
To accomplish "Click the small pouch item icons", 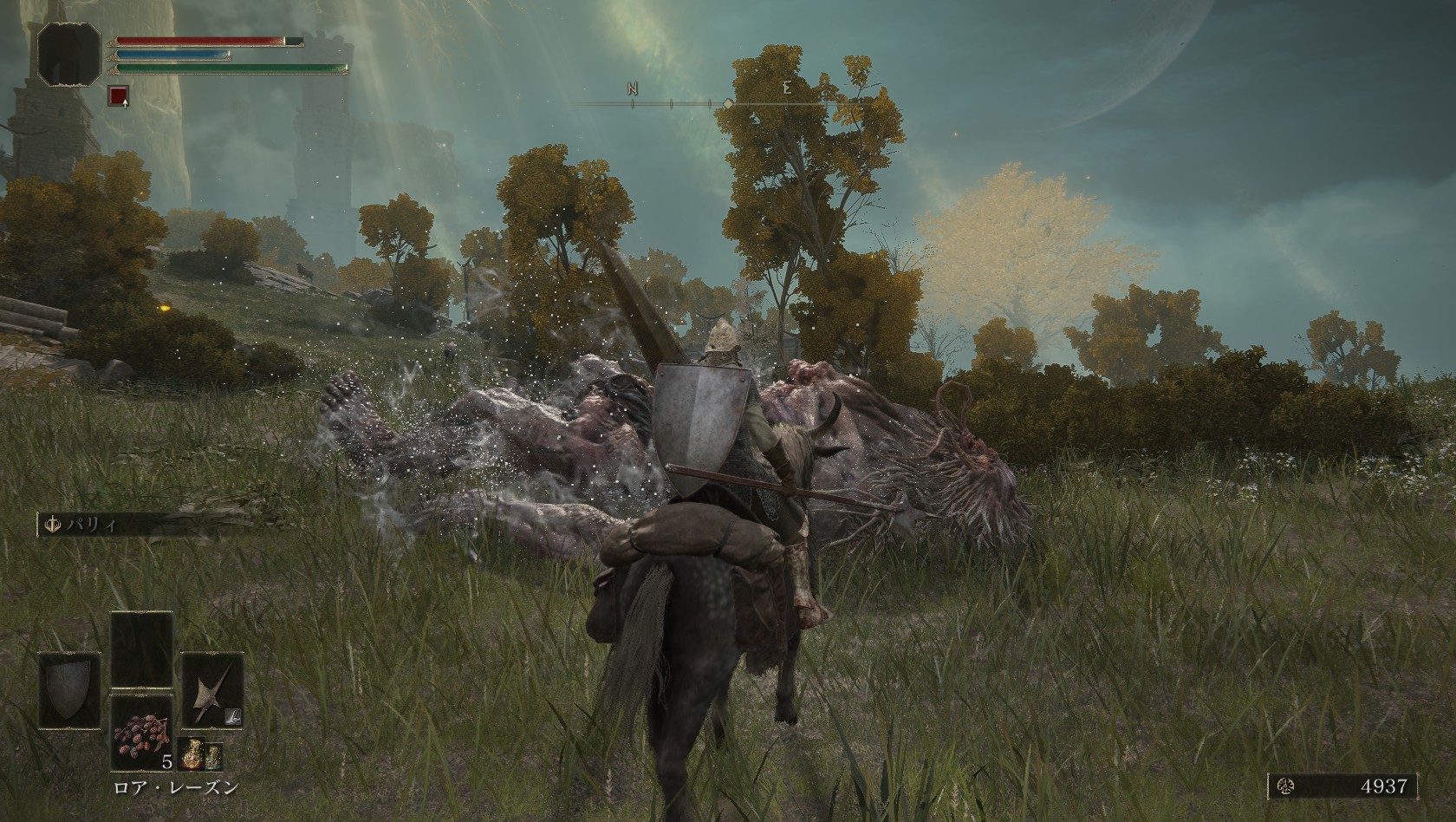I will [200, 756].
